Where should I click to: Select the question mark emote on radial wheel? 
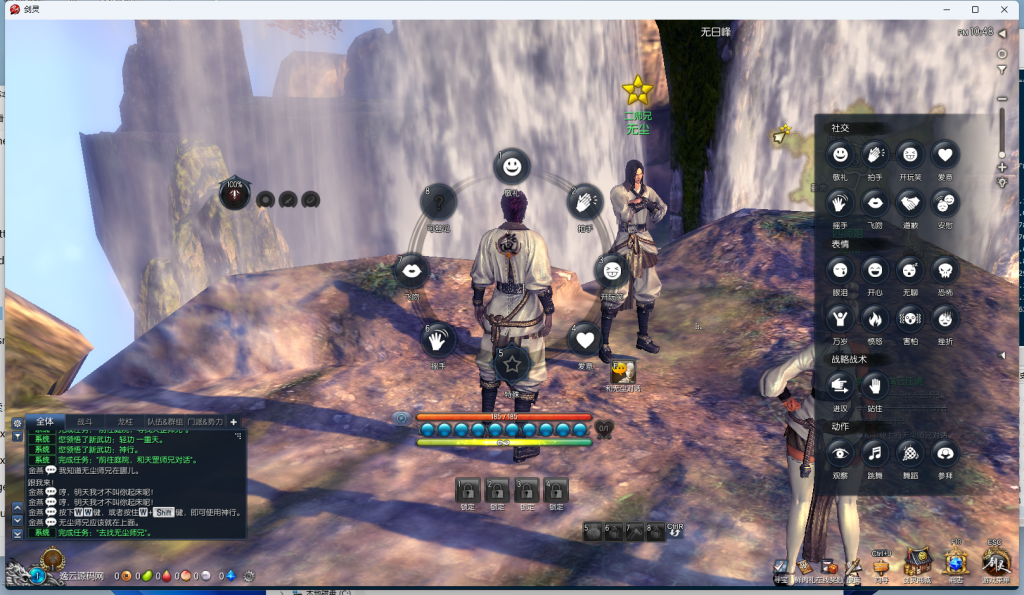[x=439, y=204]
